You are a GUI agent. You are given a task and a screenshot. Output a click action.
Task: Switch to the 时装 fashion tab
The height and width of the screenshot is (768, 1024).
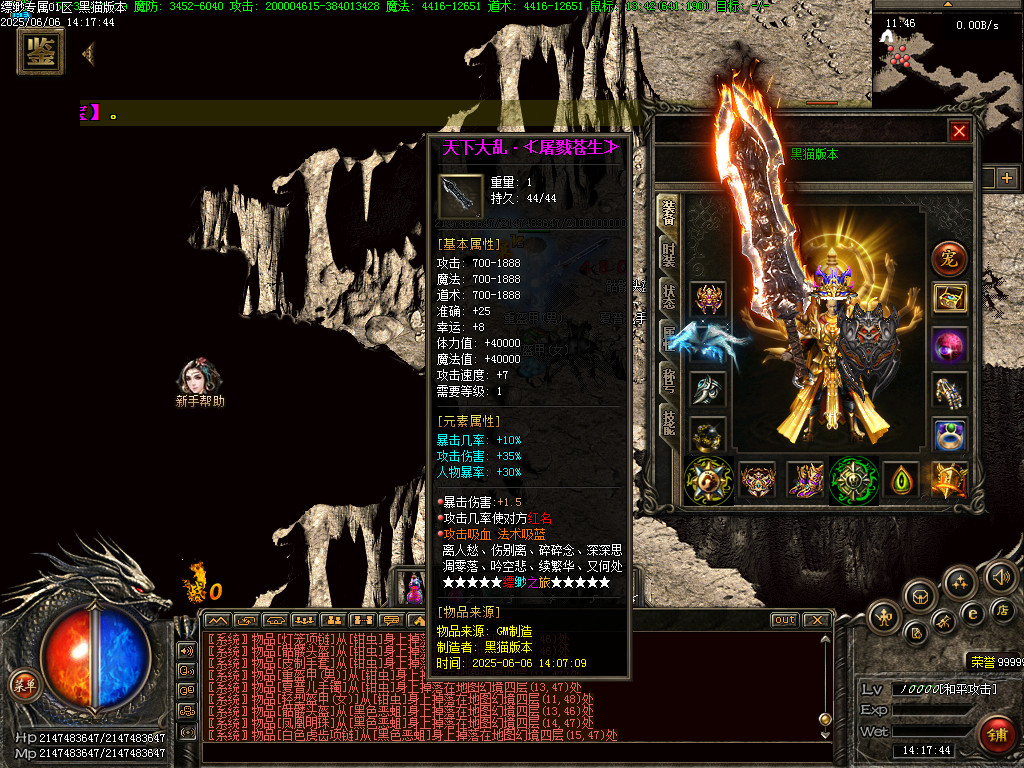(668, 256)
